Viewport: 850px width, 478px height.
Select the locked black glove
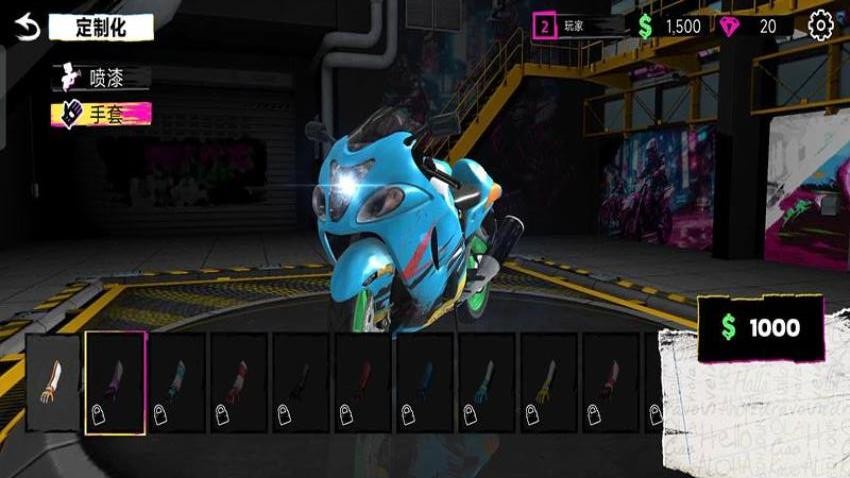click(301, 383)
